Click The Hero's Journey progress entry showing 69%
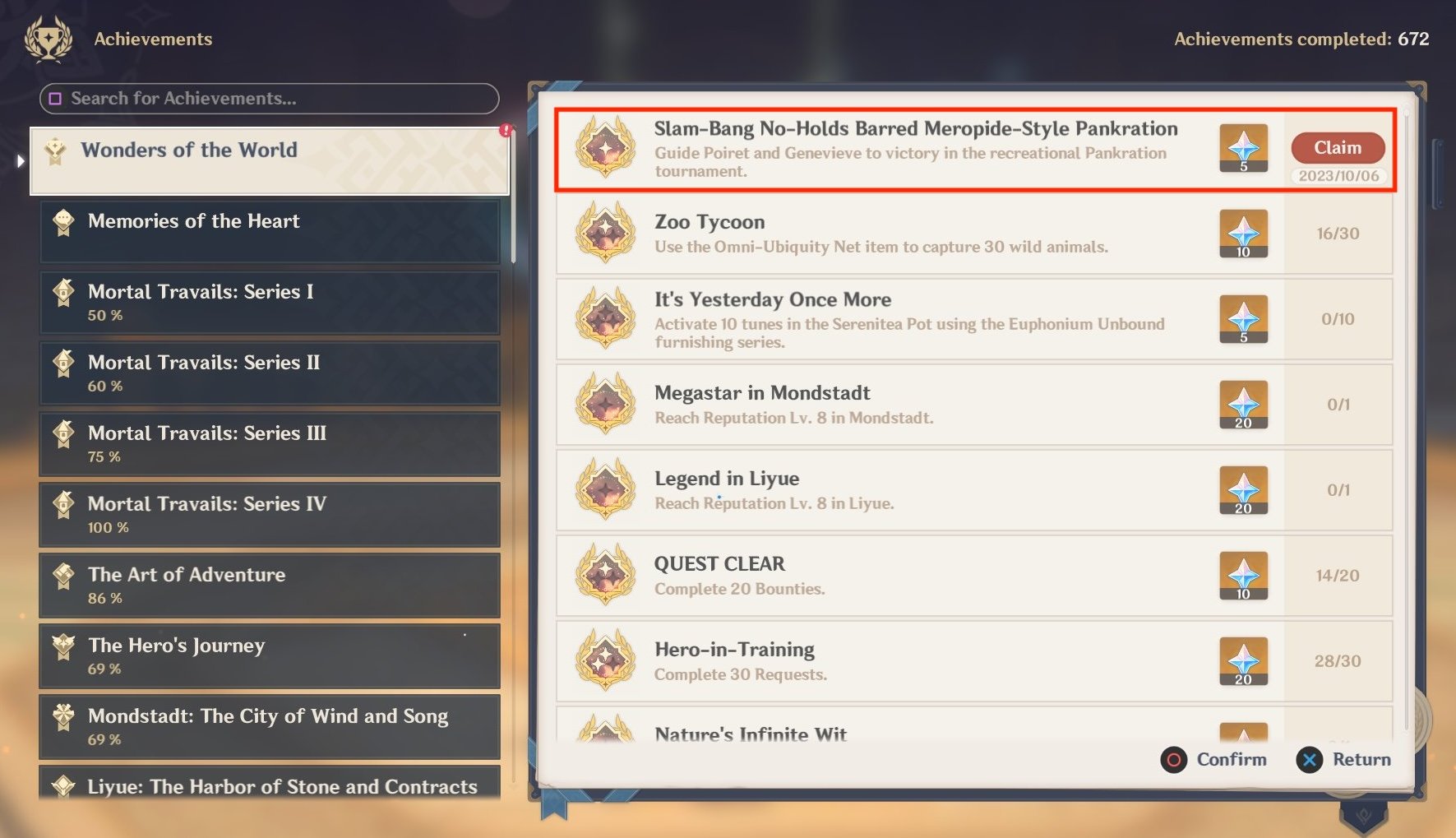The width and height of the screenshot is (1456, 838). click(x=269, y=655)
